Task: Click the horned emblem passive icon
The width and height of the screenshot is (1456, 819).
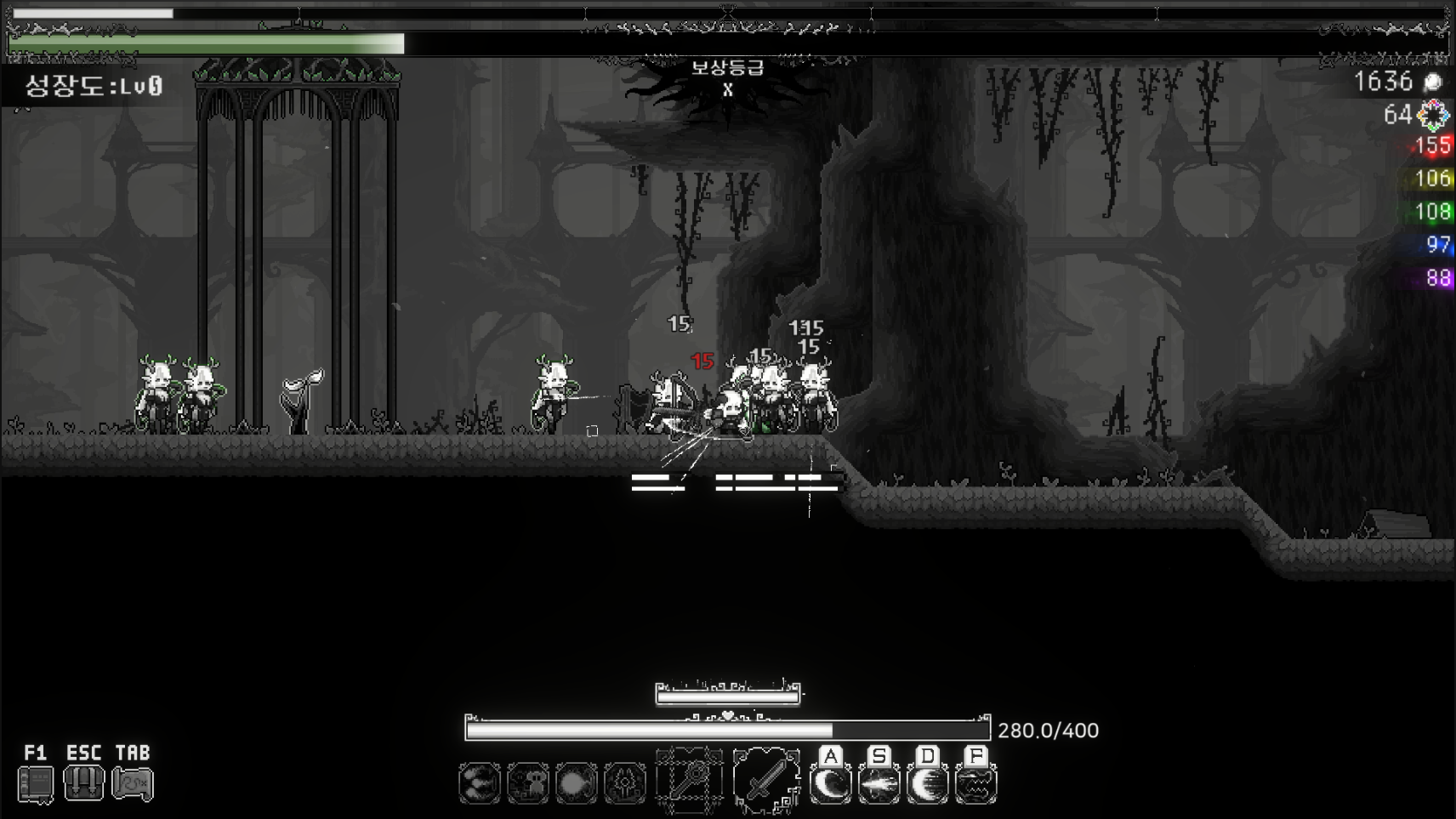Action: point(625,783)
